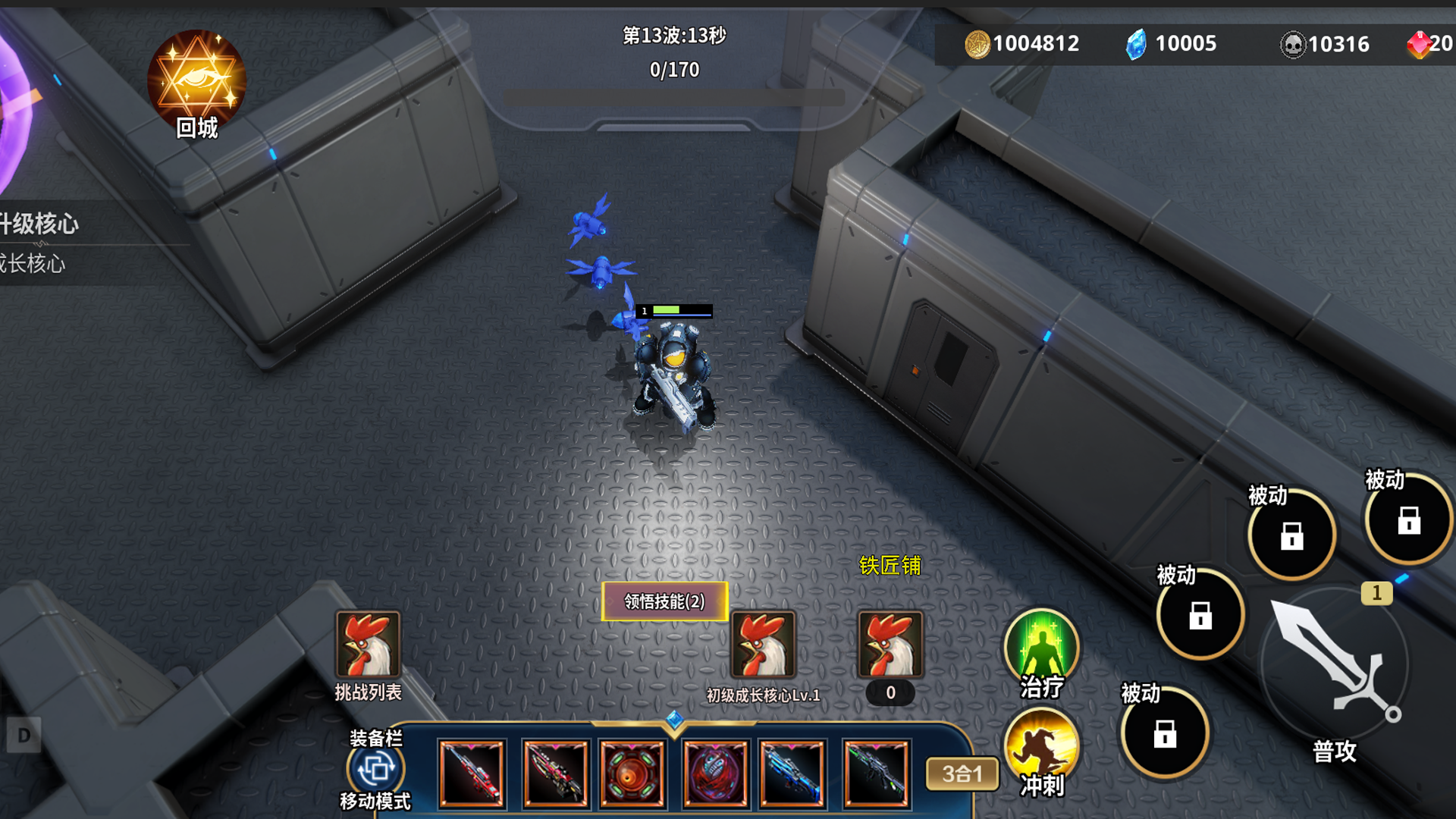Select the 初级成长核心 Lv.1 rooster icon
The height and width of the screenshot is (819, 1456).
pos(763,645)
